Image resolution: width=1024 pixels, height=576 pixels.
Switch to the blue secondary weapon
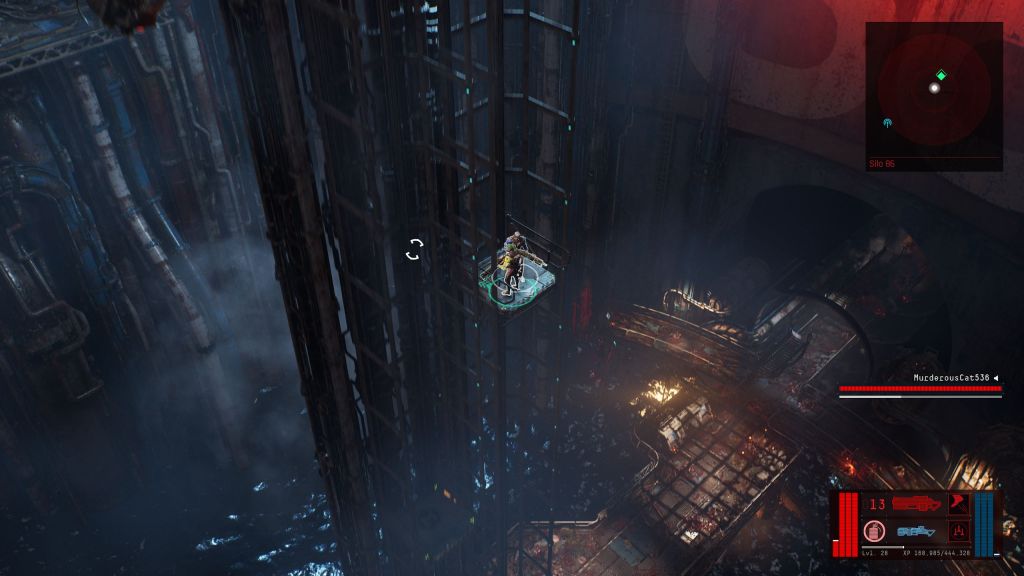coord(916,531)
